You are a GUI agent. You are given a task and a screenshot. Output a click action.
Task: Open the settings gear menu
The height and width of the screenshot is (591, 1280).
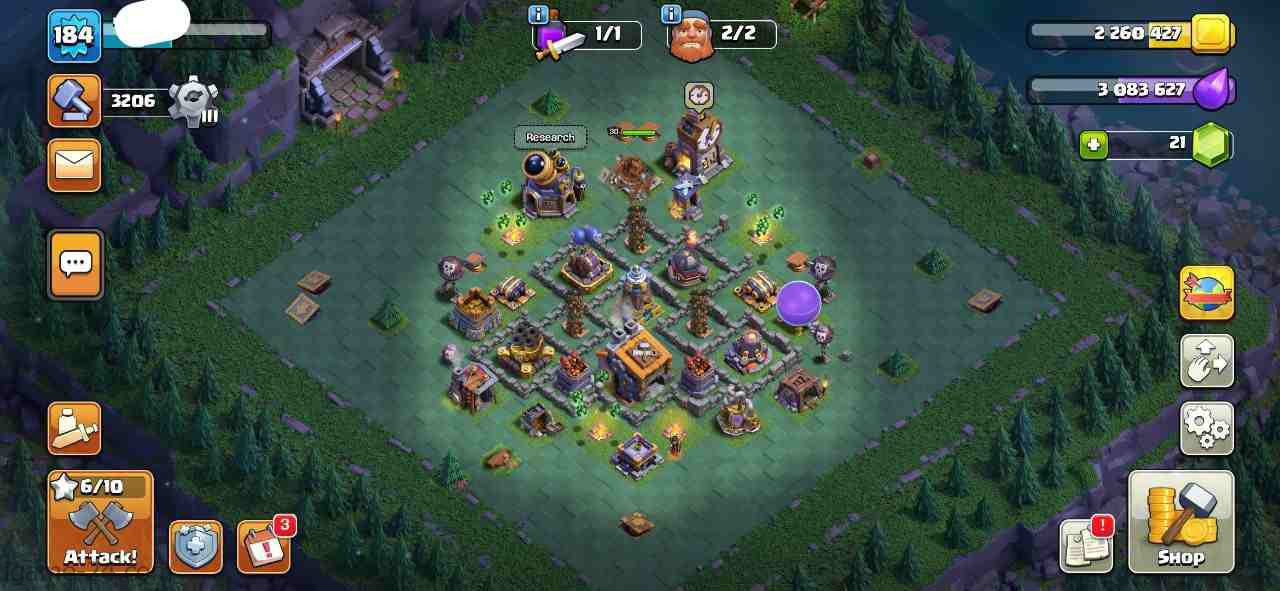[1206, 428]
